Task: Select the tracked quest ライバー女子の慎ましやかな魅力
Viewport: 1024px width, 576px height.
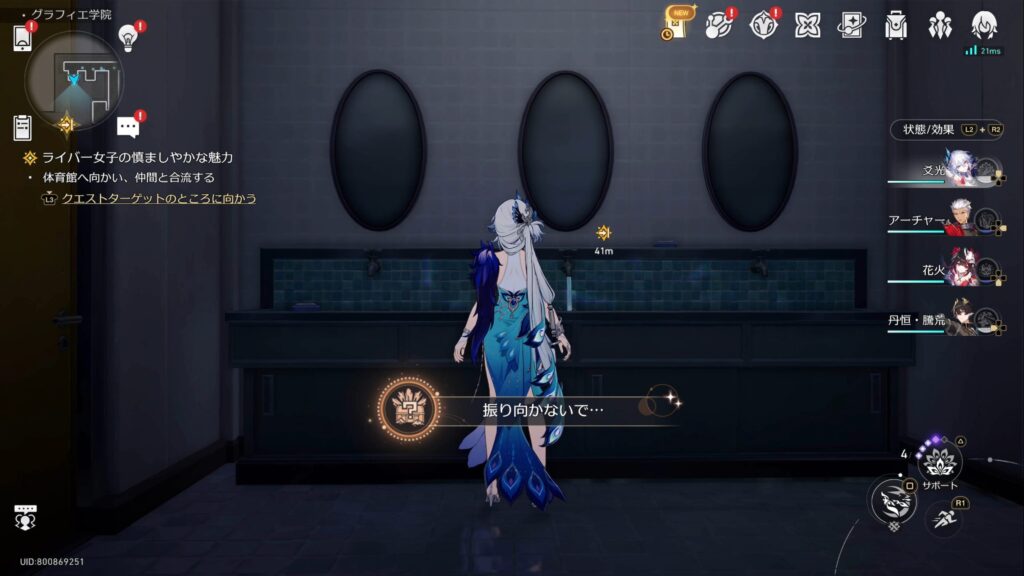Action: pyautogui.click(x=136, y=158)
